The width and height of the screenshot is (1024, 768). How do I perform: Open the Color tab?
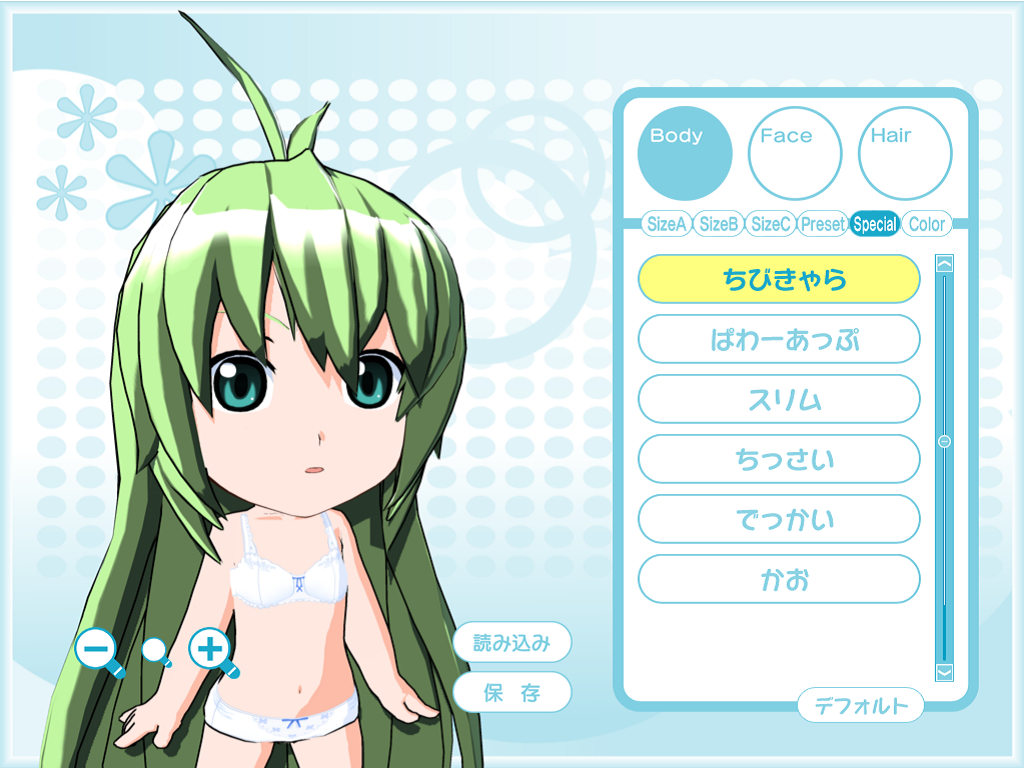[x=926, y=224]
